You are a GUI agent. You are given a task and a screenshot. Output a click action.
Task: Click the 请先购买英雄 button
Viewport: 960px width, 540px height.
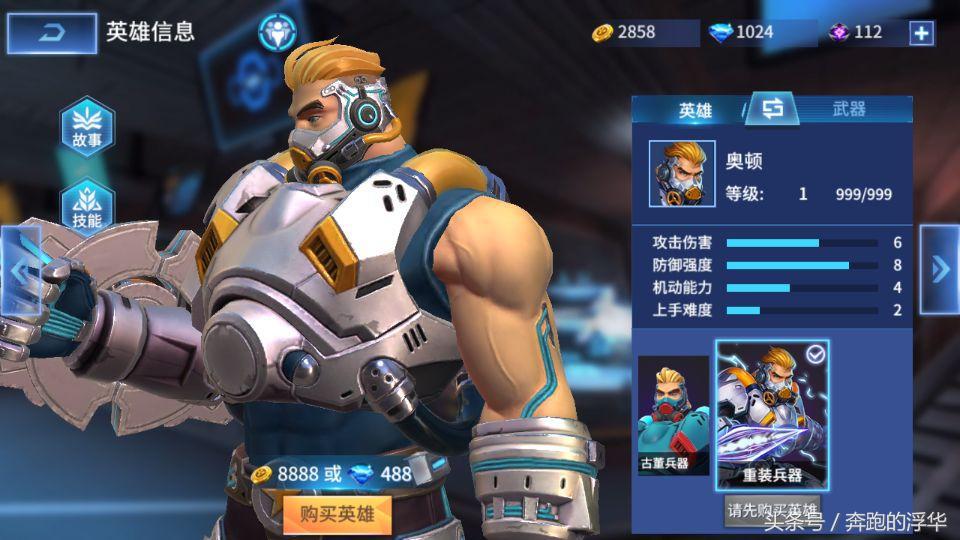[x=772, y=510]
